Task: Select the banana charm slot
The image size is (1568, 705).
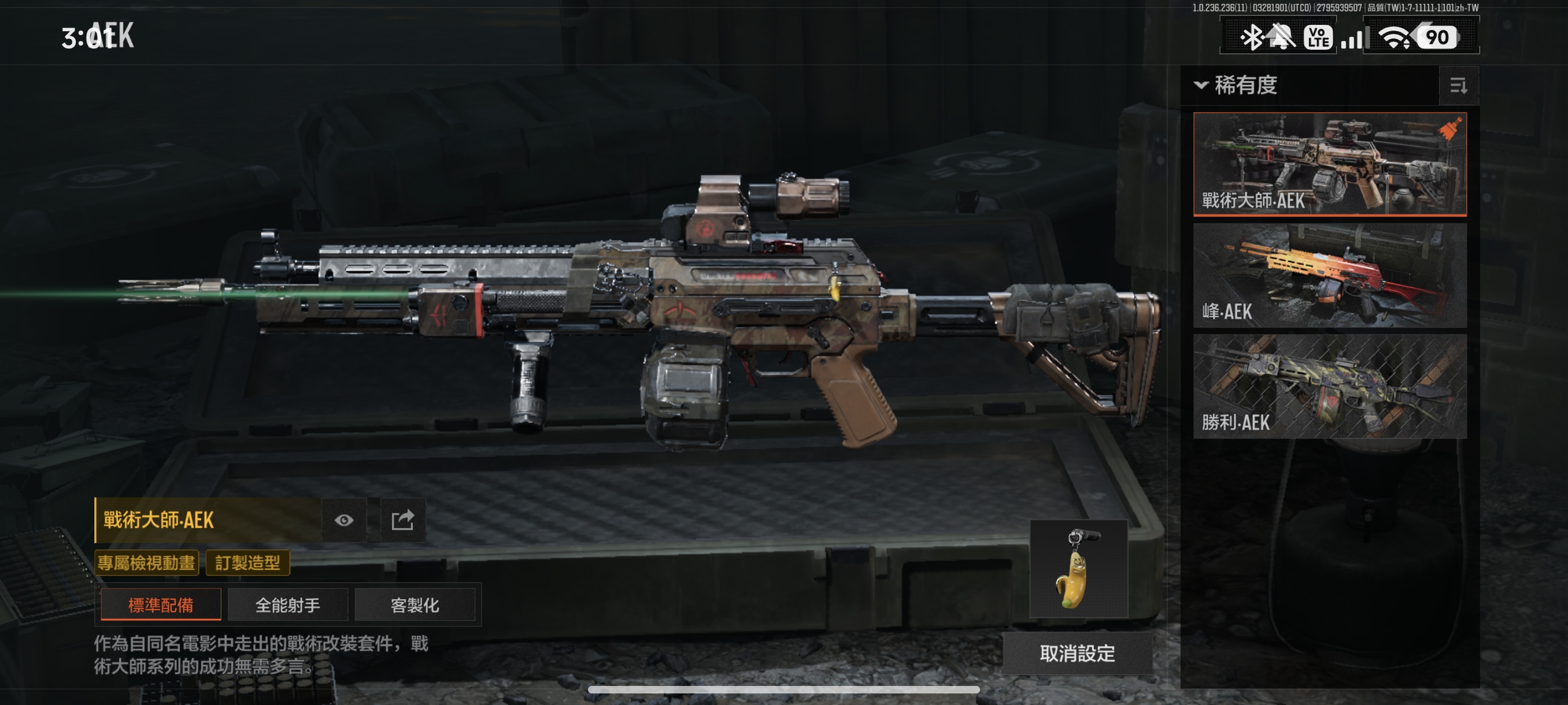Action: tap(1078, 569)
